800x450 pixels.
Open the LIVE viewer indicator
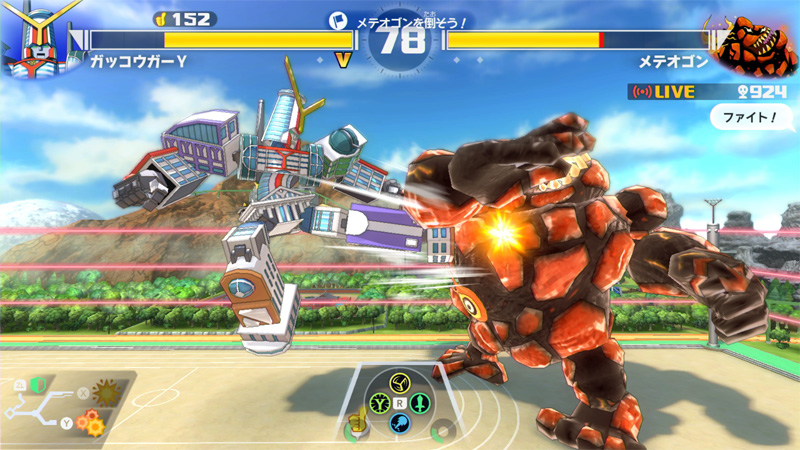[x=664, y=92]
